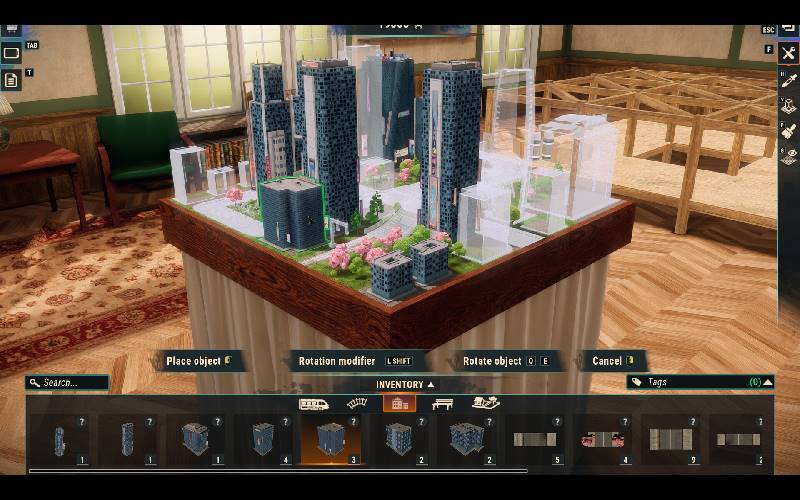The height and width of the screenshot is (500, 800).
Task: Switch to the trains category tab
Action: click(x=314, y=403)
